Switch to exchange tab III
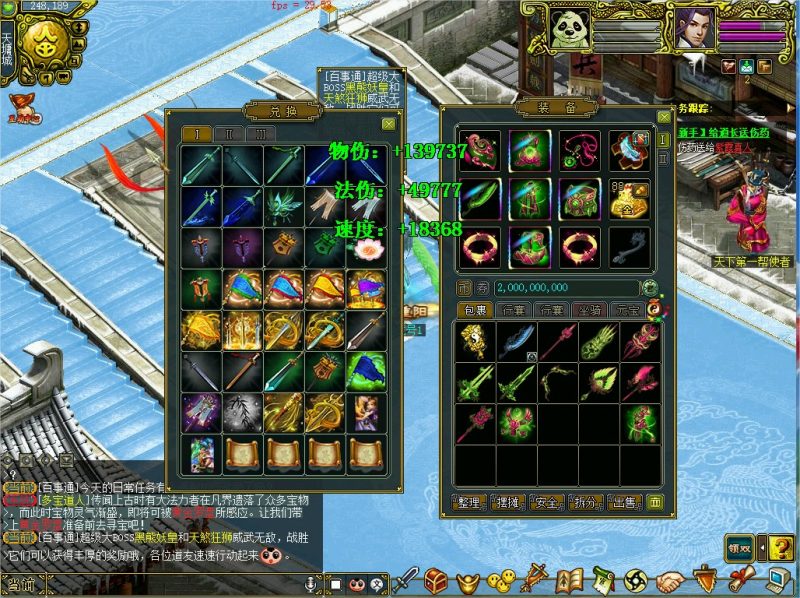The image size is (800, 598). 260,133
